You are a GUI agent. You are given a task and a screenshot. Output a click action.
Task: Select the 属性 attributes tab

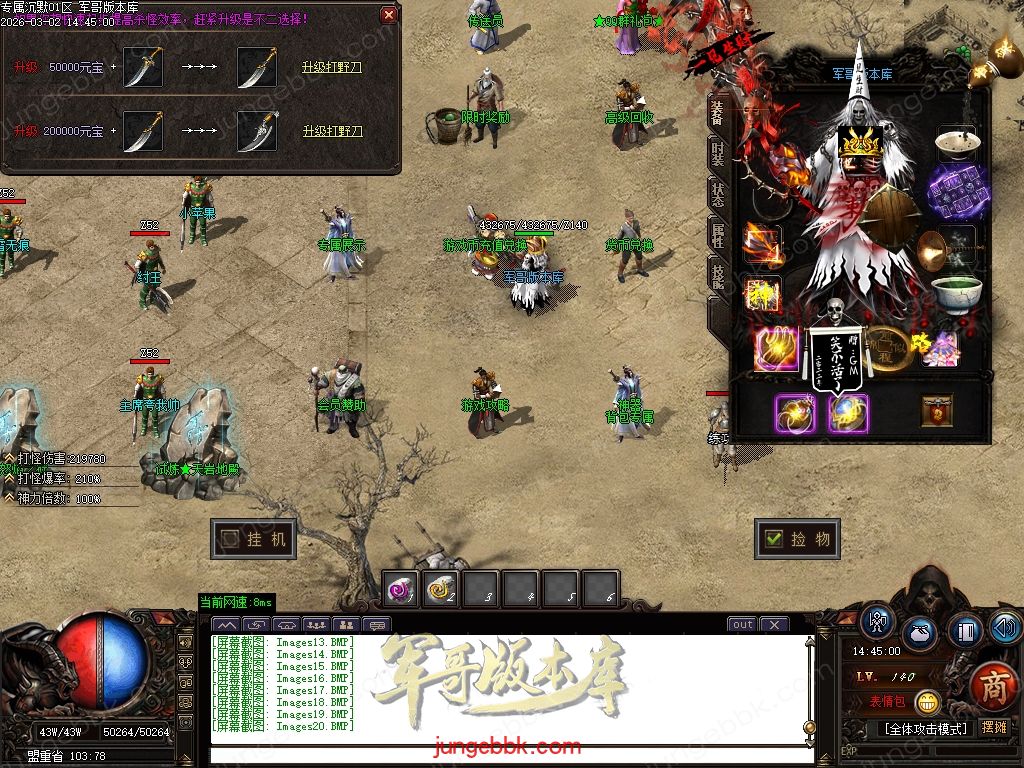[717, 235]
